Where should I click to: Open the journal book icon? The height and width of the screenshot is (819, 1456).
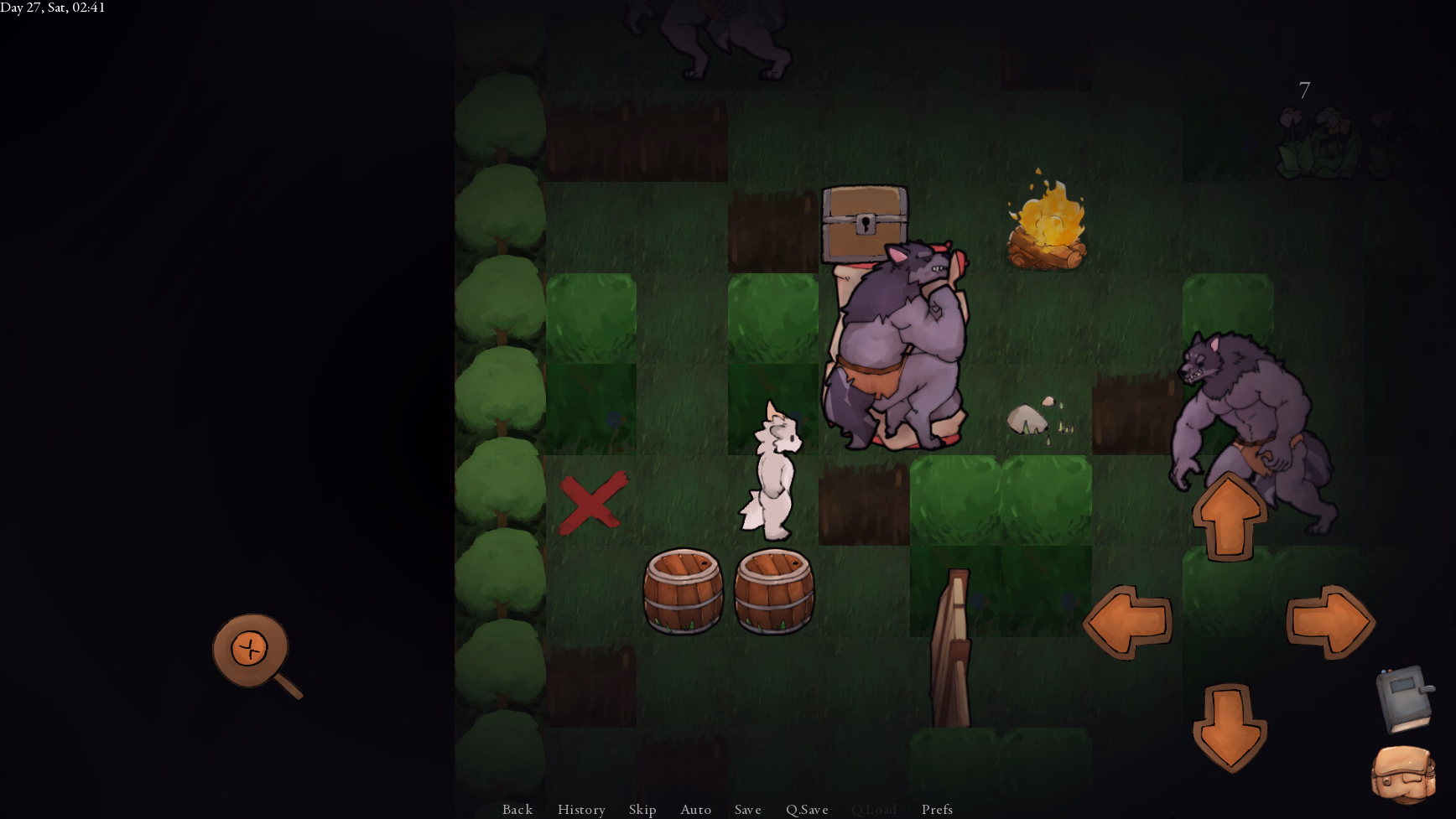1406,699
